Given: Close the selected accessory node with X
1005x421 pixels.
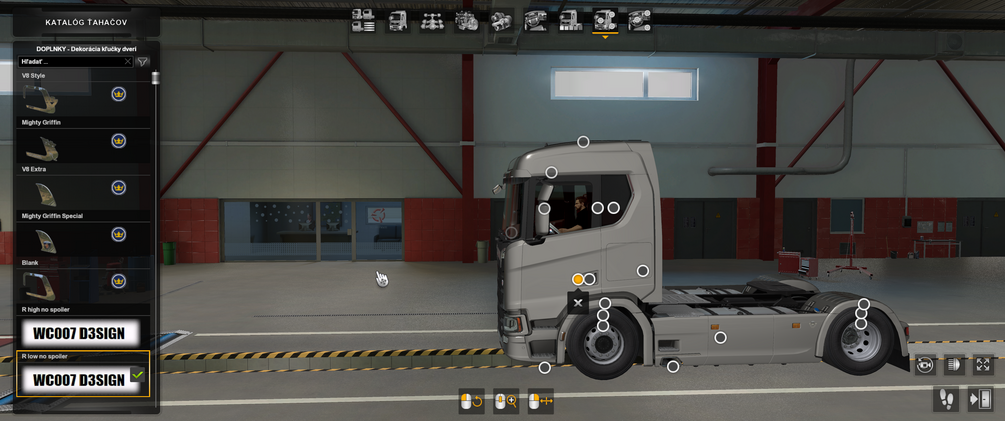Looking at the screenshot, I should [577, 301].
